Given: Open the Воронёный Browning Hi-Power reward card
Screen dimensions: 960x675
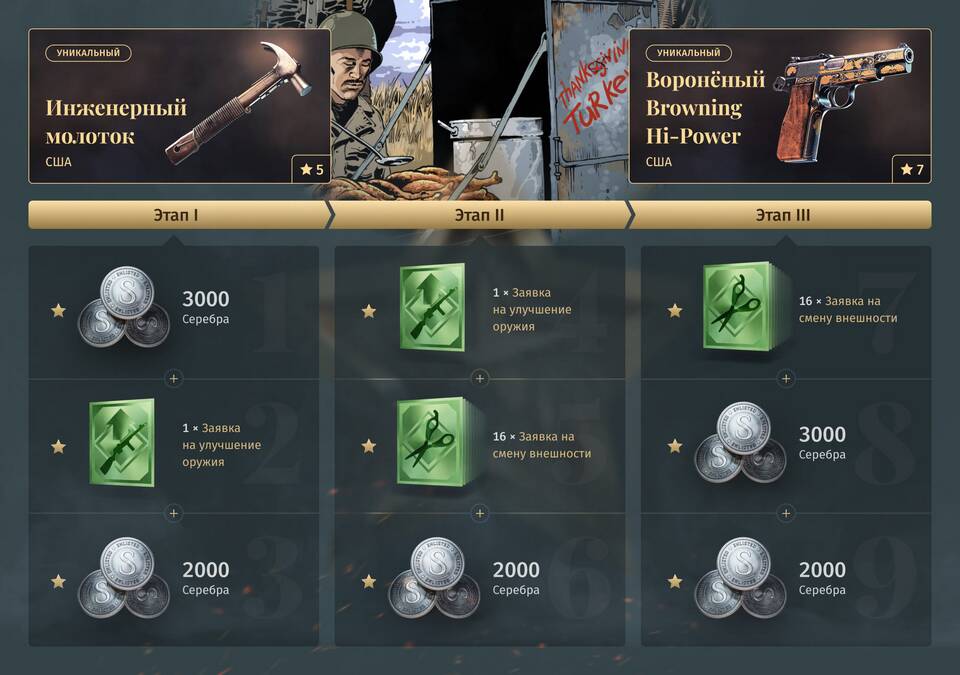Looking at the screenshot, I should click(x=780, y=106).
